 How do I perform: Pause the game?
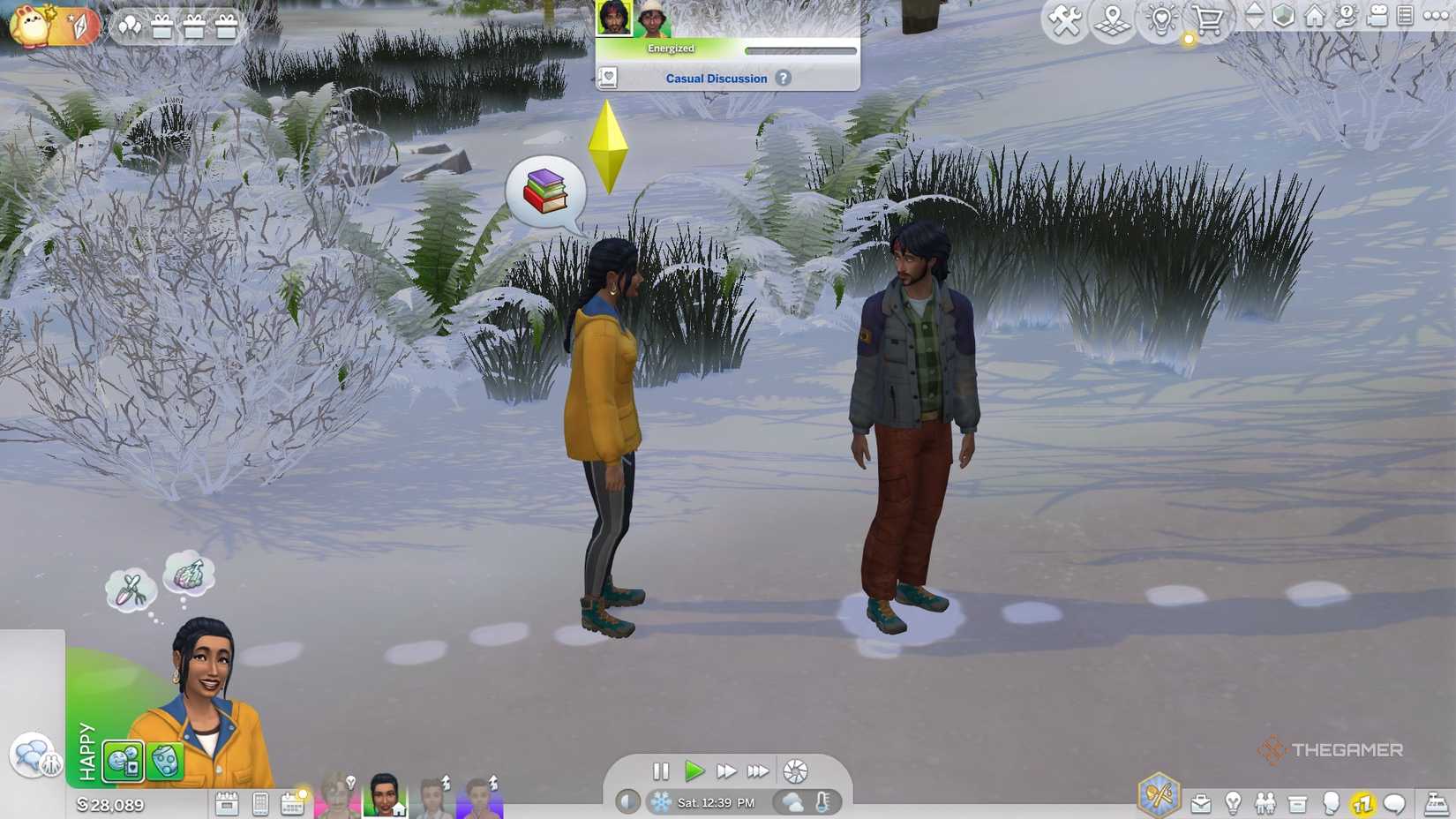click(661, 771)
